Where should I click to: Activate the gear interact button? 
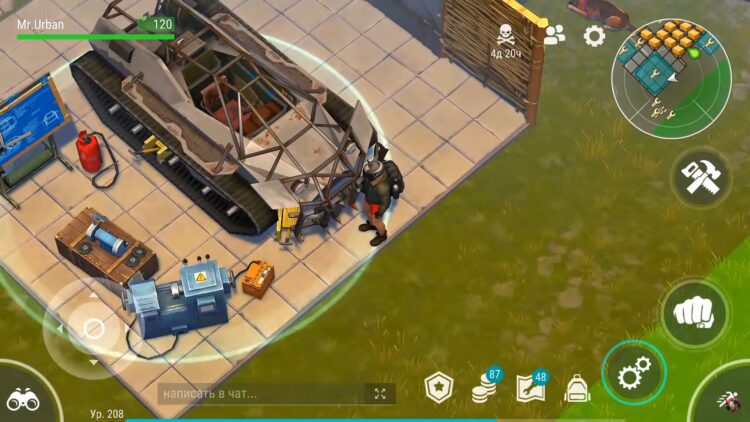click(634, 375)
